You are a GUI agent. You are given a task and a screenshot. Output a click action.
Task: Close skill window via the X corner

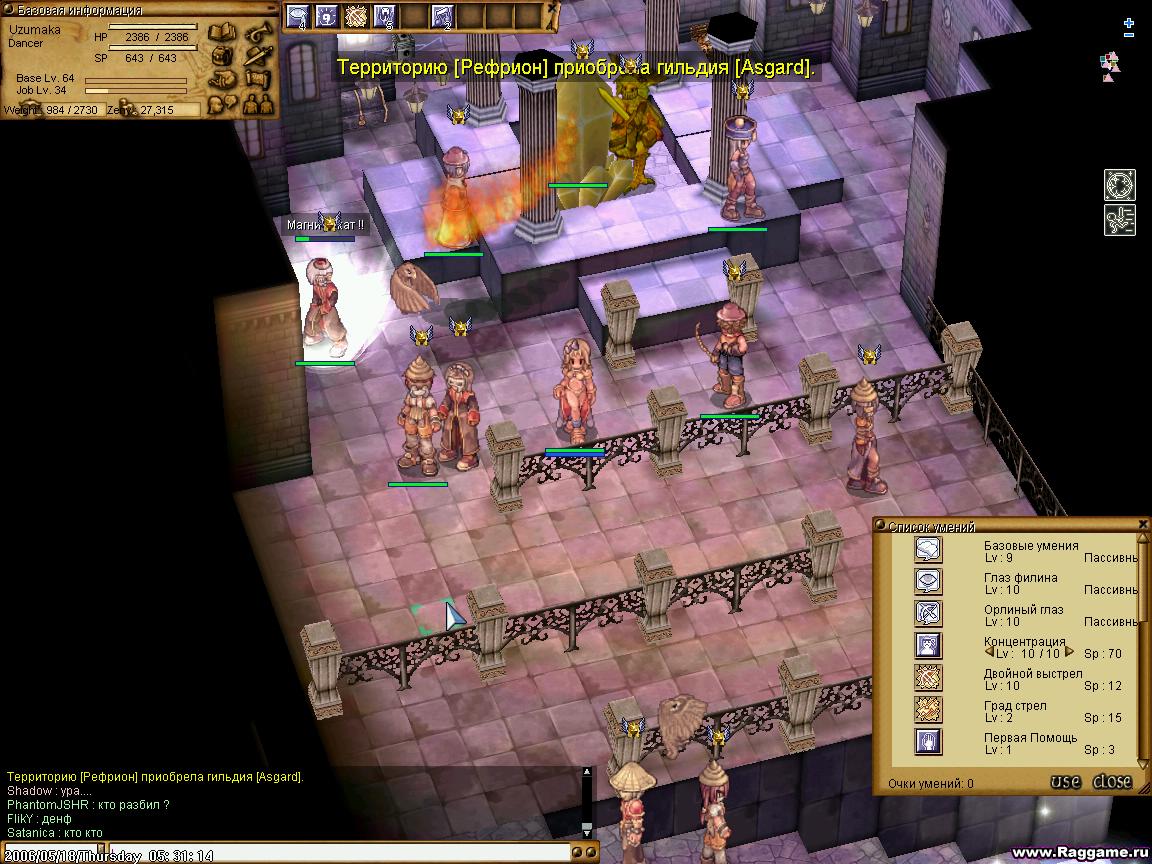[1143, 524]
